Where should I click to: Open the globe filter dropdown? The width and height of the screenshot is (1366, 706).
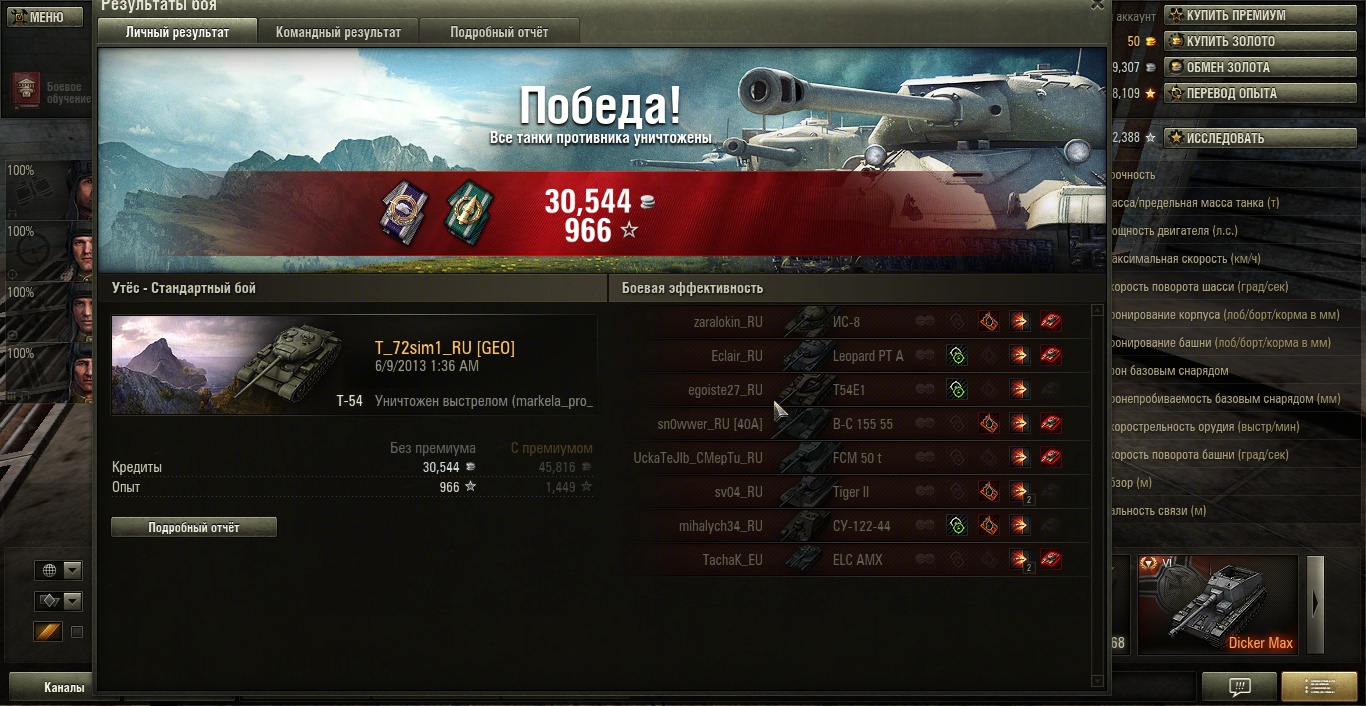58,570
